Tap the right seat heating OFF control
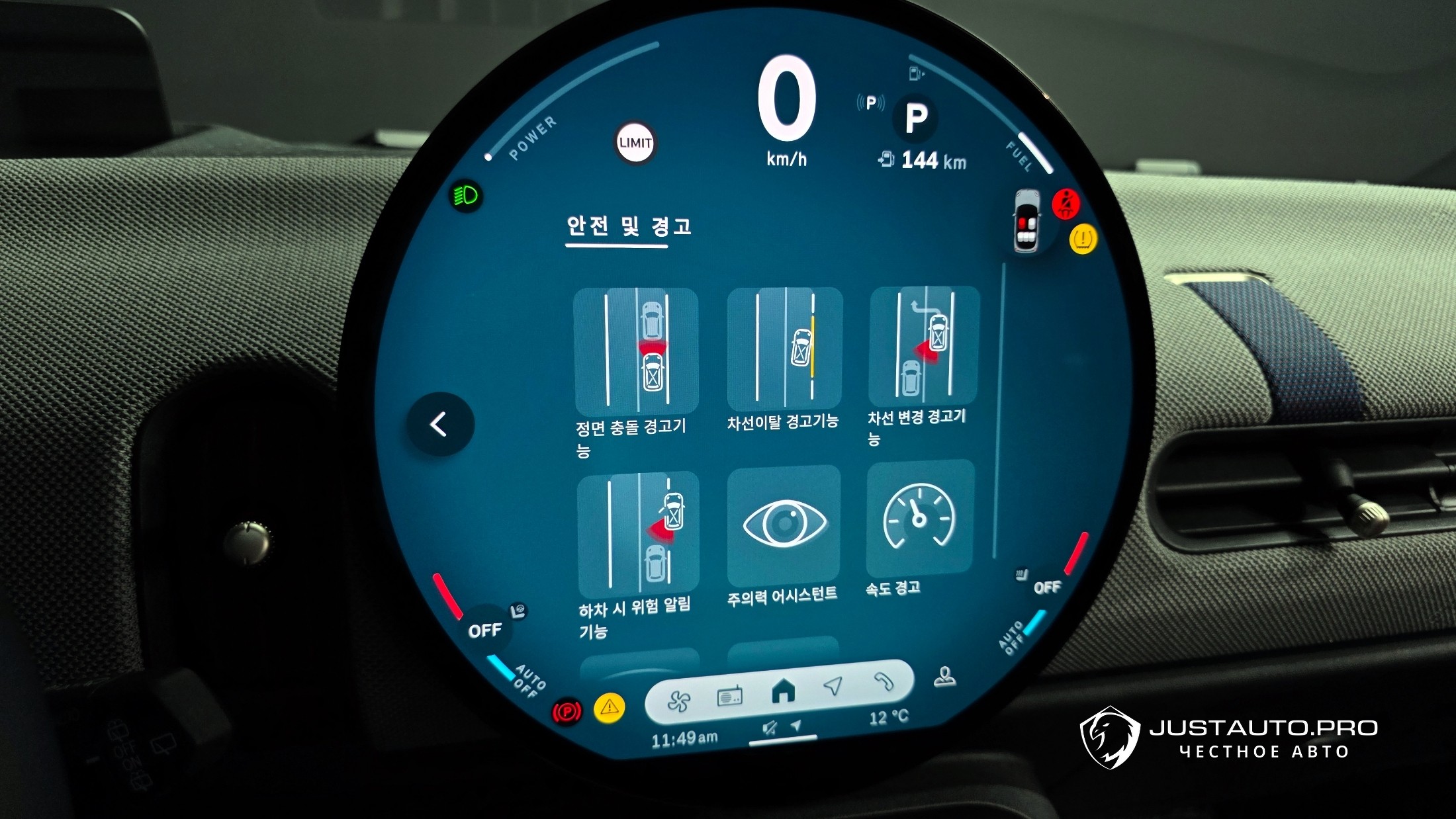Screen dimensions: 1456x819 coord(1045,586)
